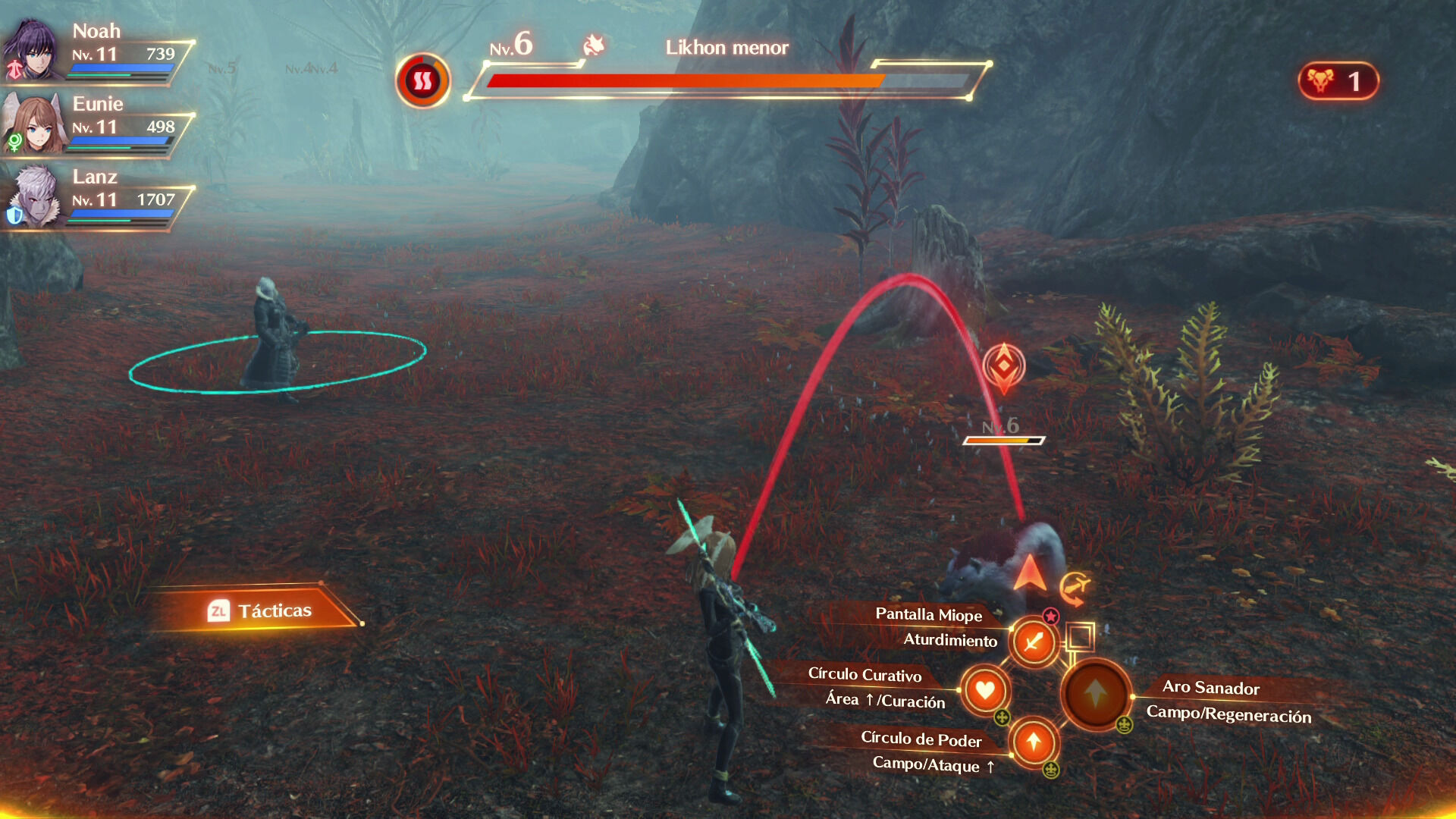Screen dimensions: 1456x819
Task: Activate the Círculo de Poder art
Action: point(1033,742)
